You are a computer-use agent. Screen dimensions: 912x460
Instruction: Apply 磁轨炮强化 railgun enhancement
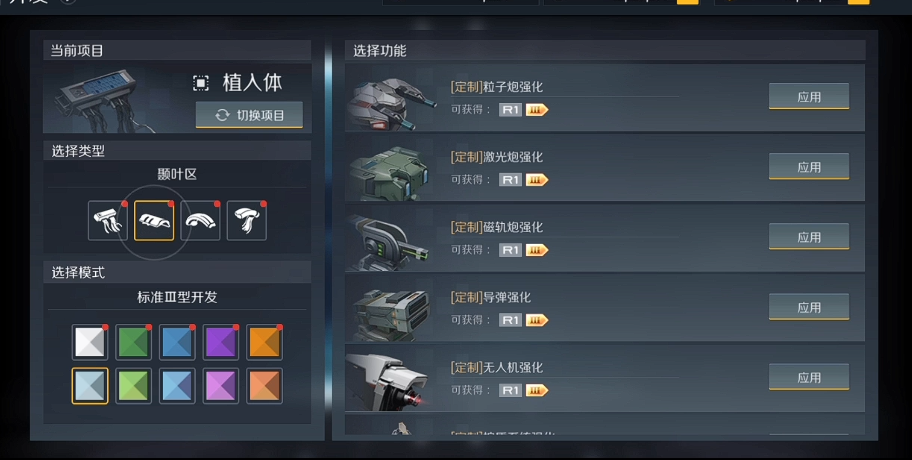click(808, 237)
